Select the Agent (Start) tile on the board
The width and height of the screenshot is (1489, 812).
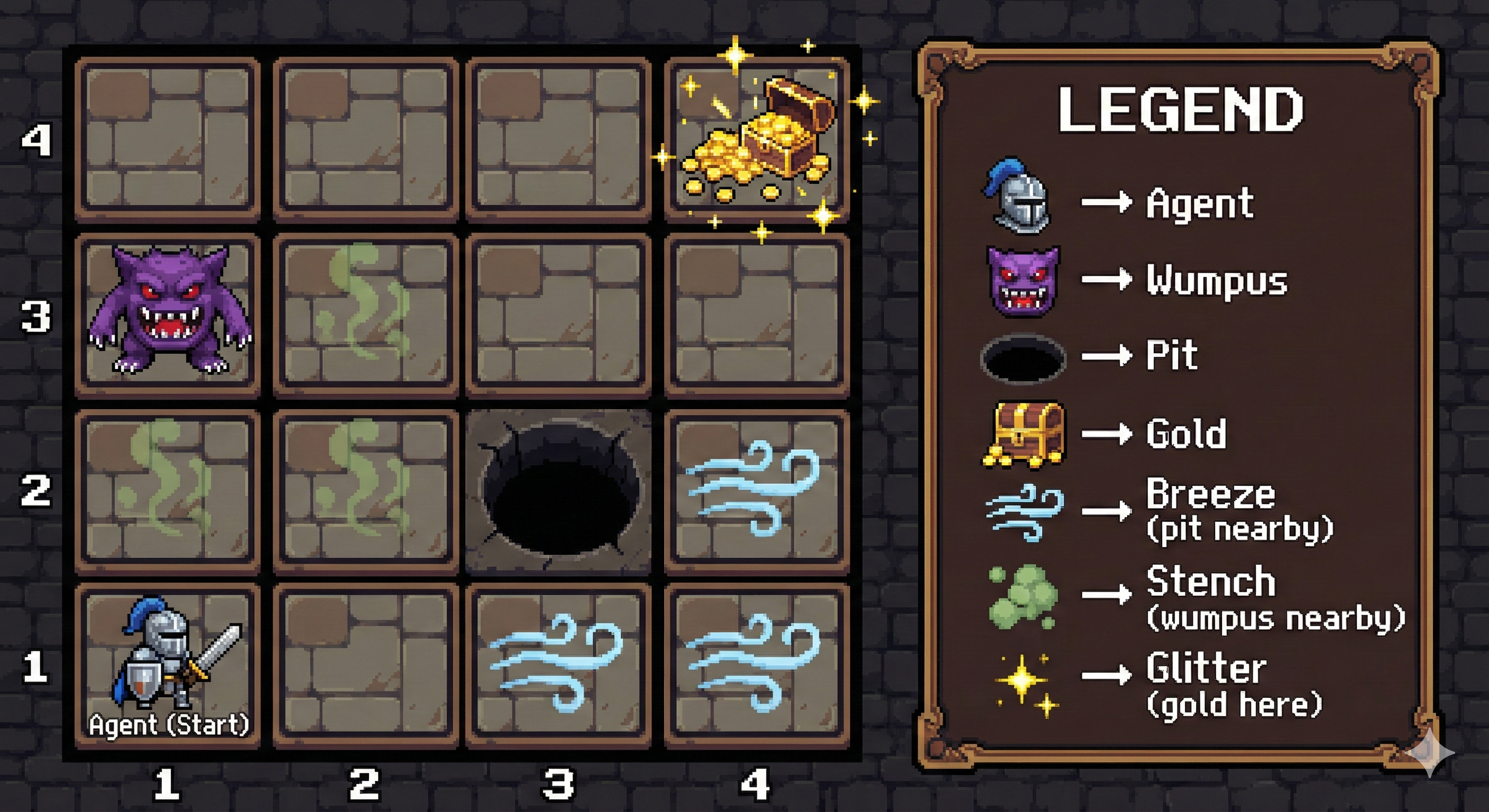point(168,666)
